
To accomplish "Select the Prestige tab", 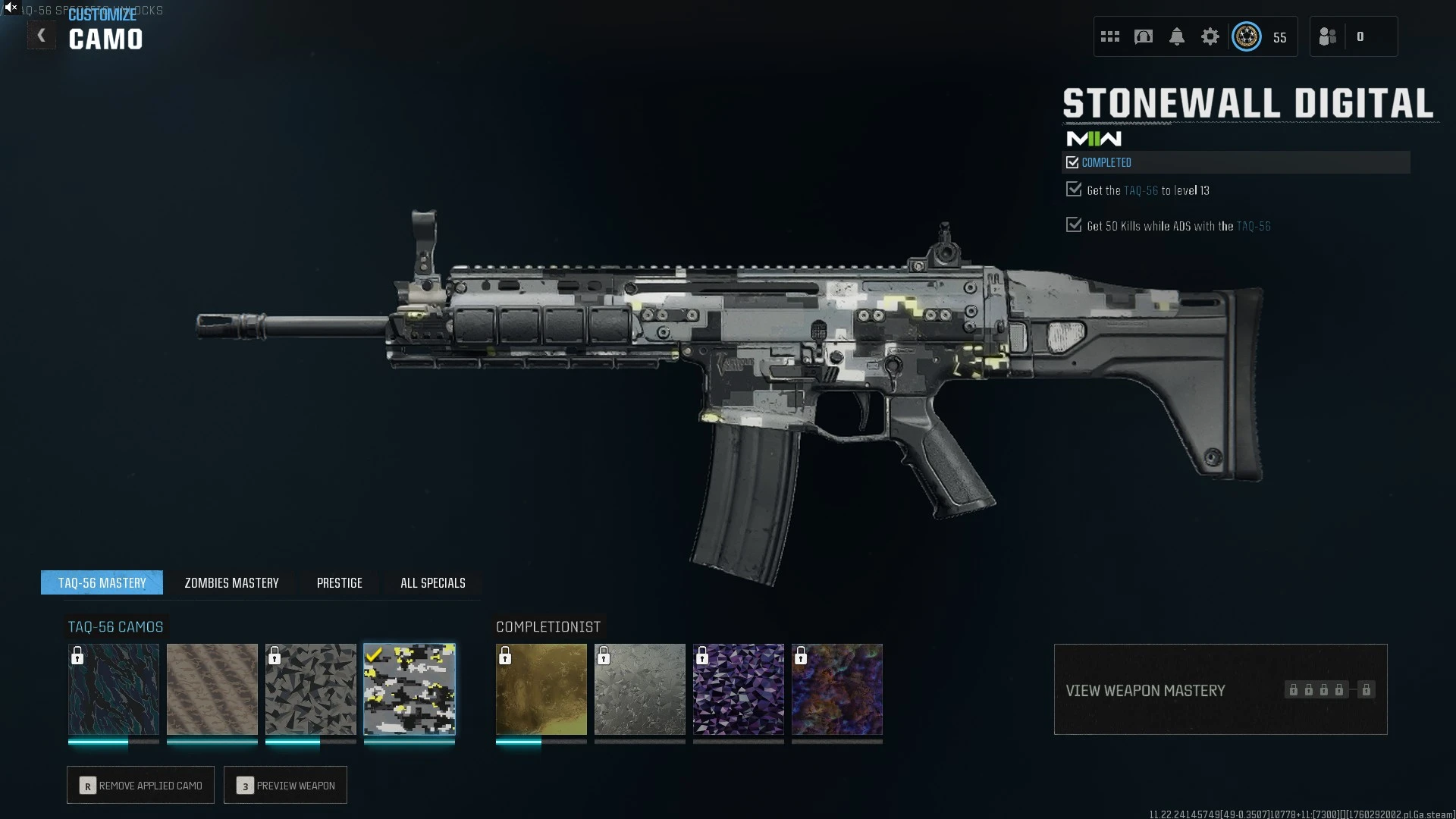I will coord(339,582).
